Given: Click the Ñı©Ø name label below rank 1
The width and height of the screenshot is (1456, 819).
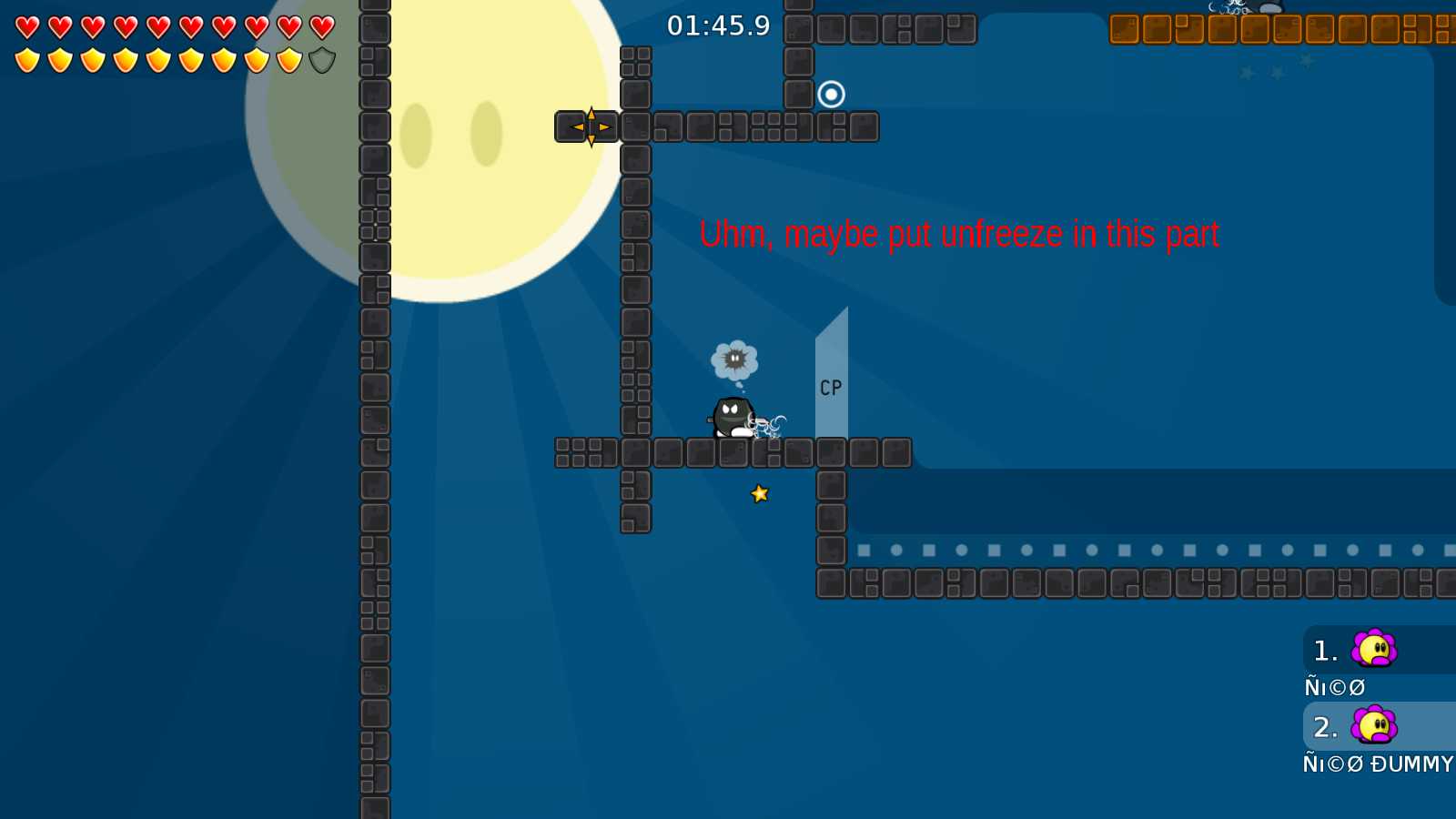Looking at the screenshot, I should click(x=1334, y=687).
